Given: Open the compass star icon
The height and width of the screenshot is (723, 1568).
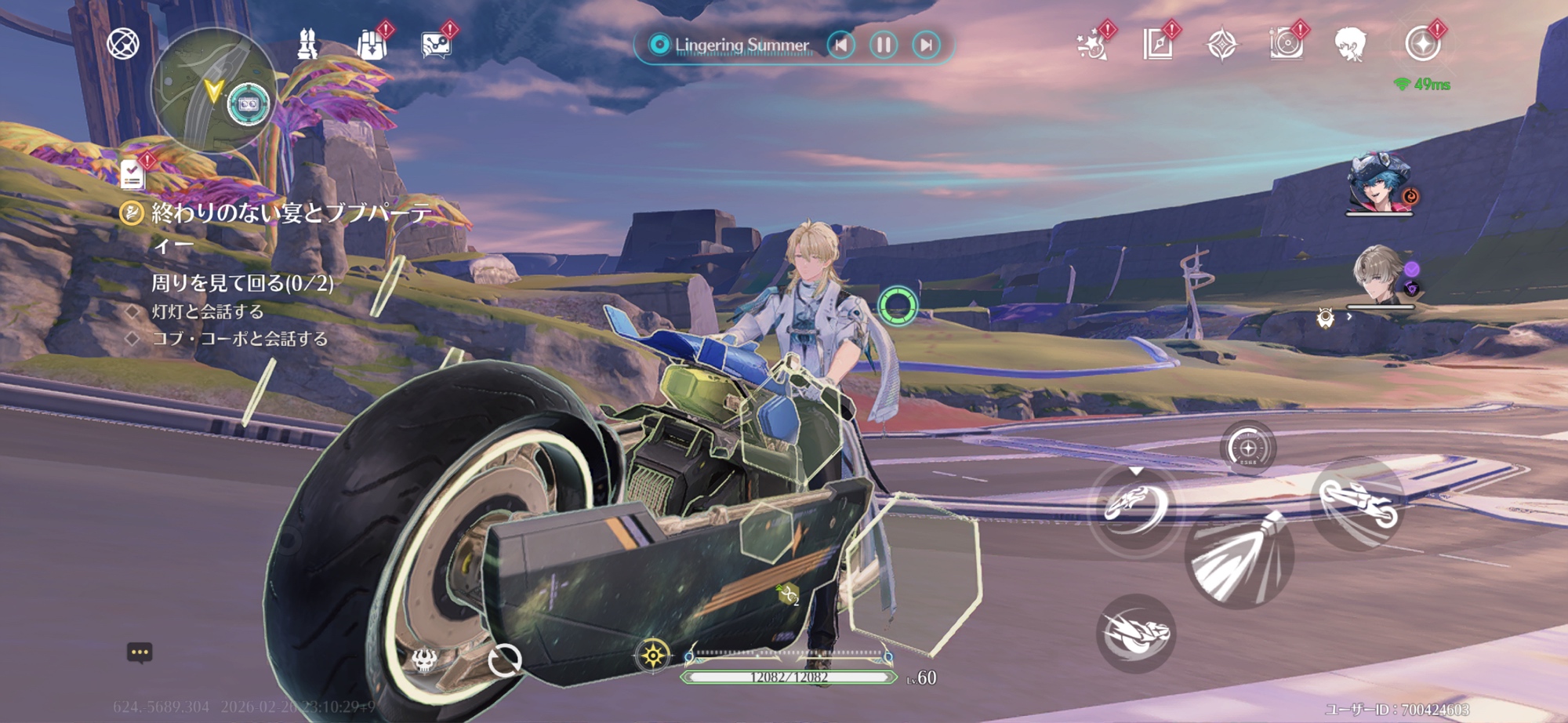Looking at the screenshot, I should [x=1221, y=45].
